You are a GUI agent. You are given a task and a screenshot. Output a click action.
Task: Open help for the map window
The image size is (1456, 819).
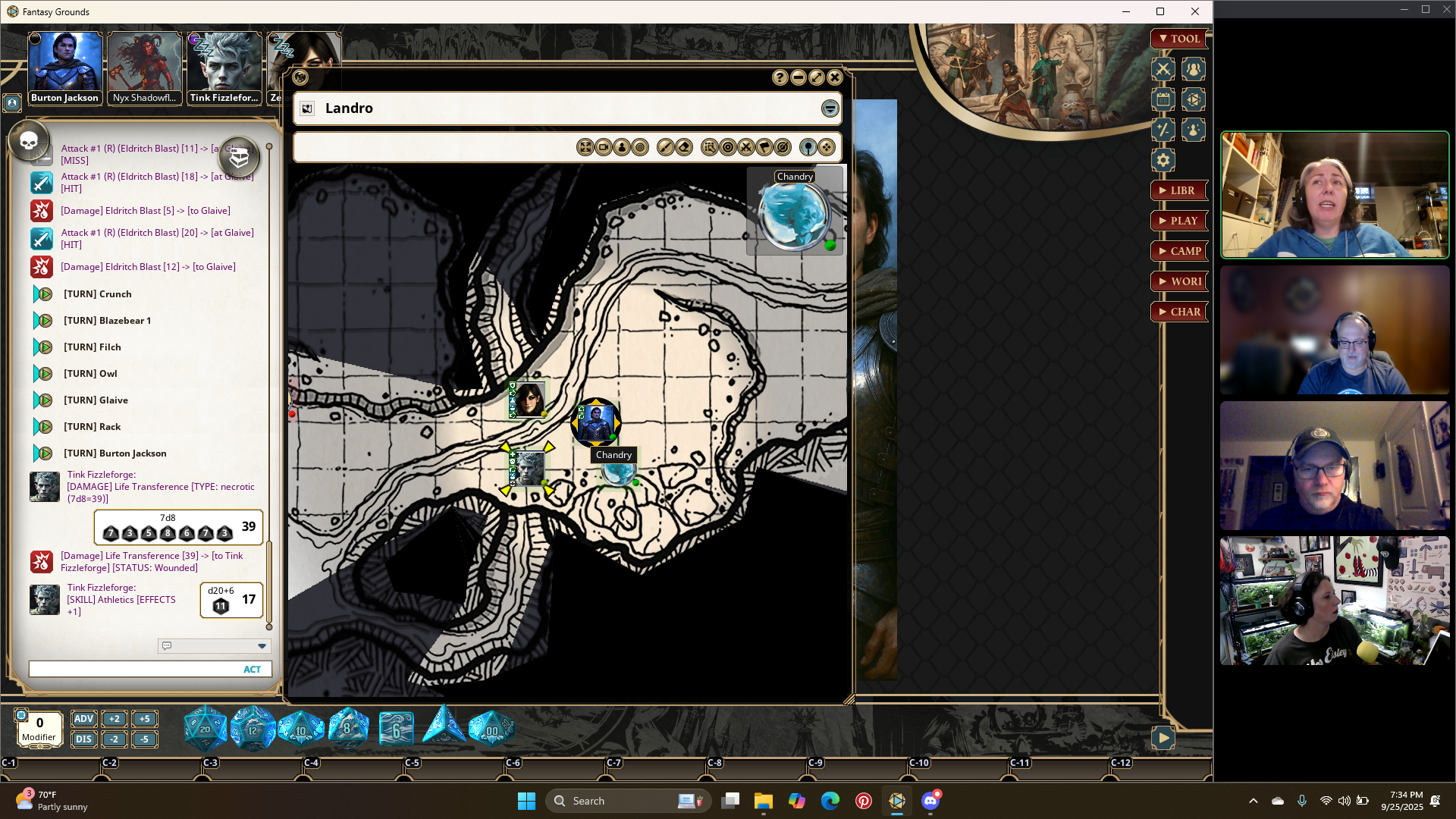tap(780, 77)
